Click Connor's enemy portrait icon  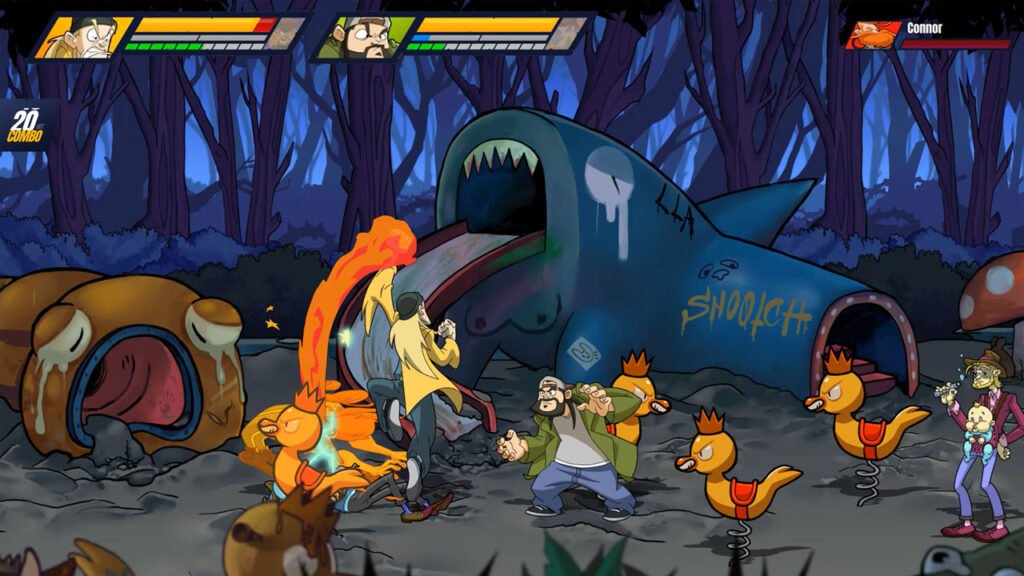872,35
